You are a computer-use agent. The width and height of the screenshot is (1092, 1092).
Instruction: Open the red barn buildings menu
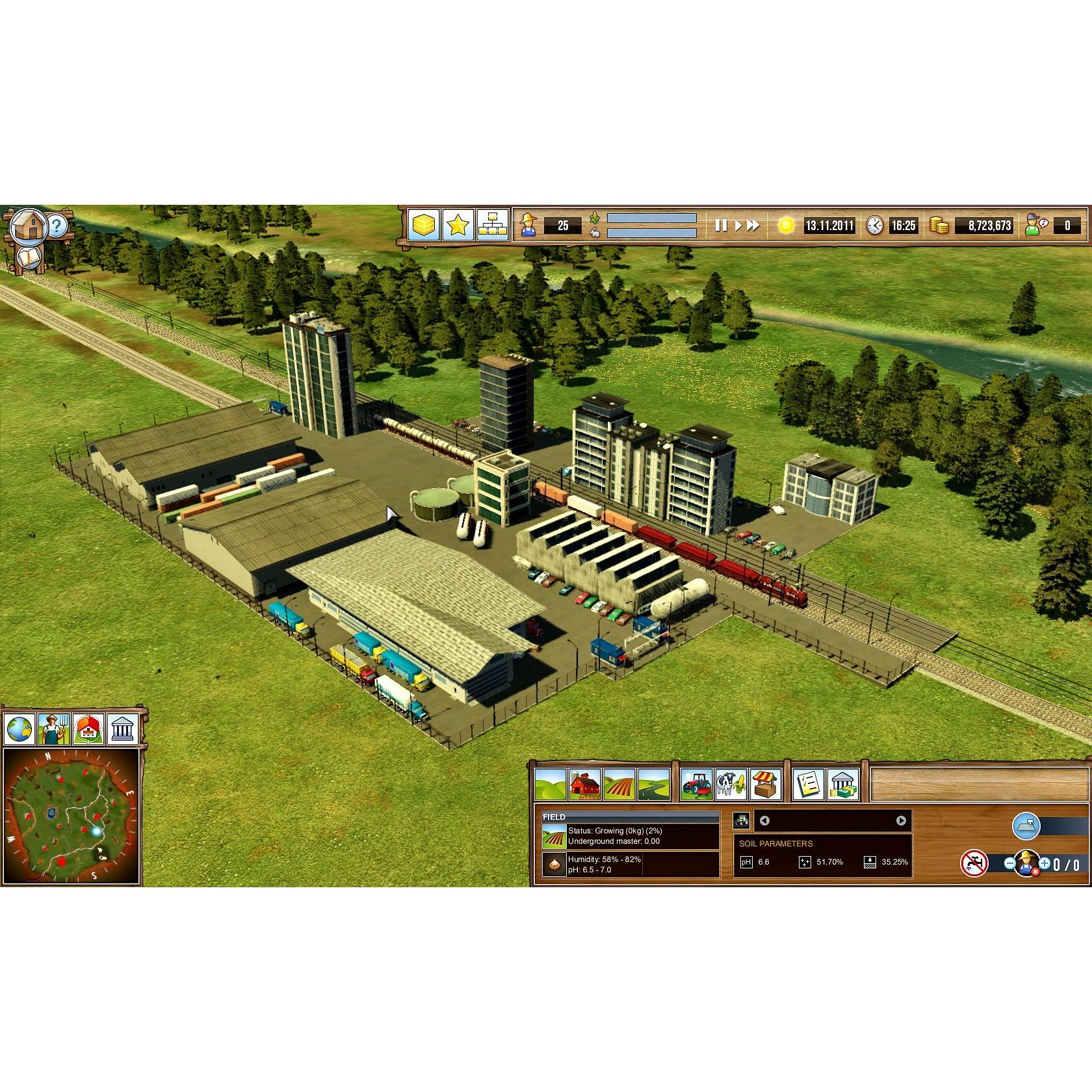[x=585, y=785]
